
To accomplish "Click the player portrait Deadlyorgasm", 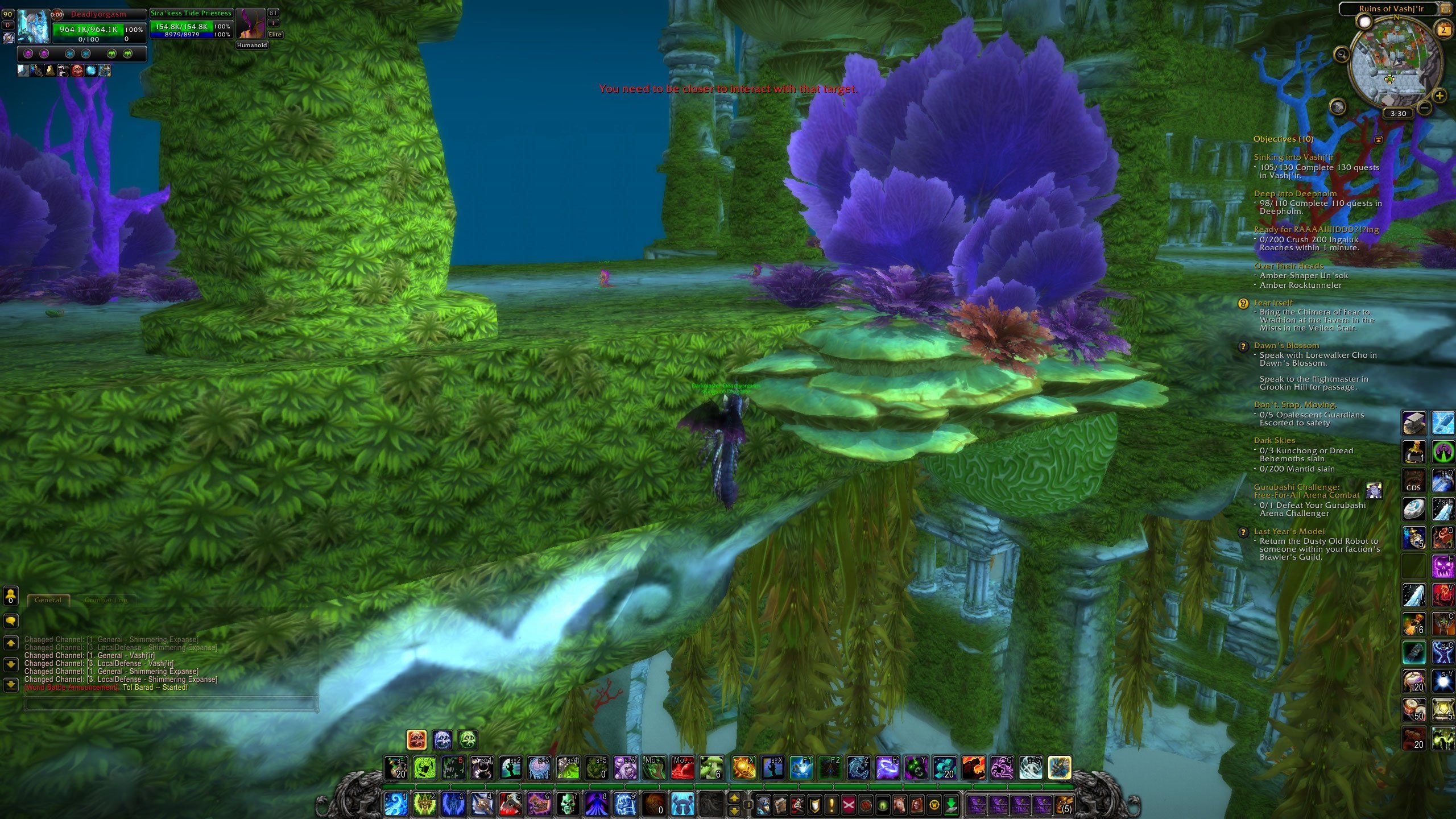I will click(x=34, y=26).
